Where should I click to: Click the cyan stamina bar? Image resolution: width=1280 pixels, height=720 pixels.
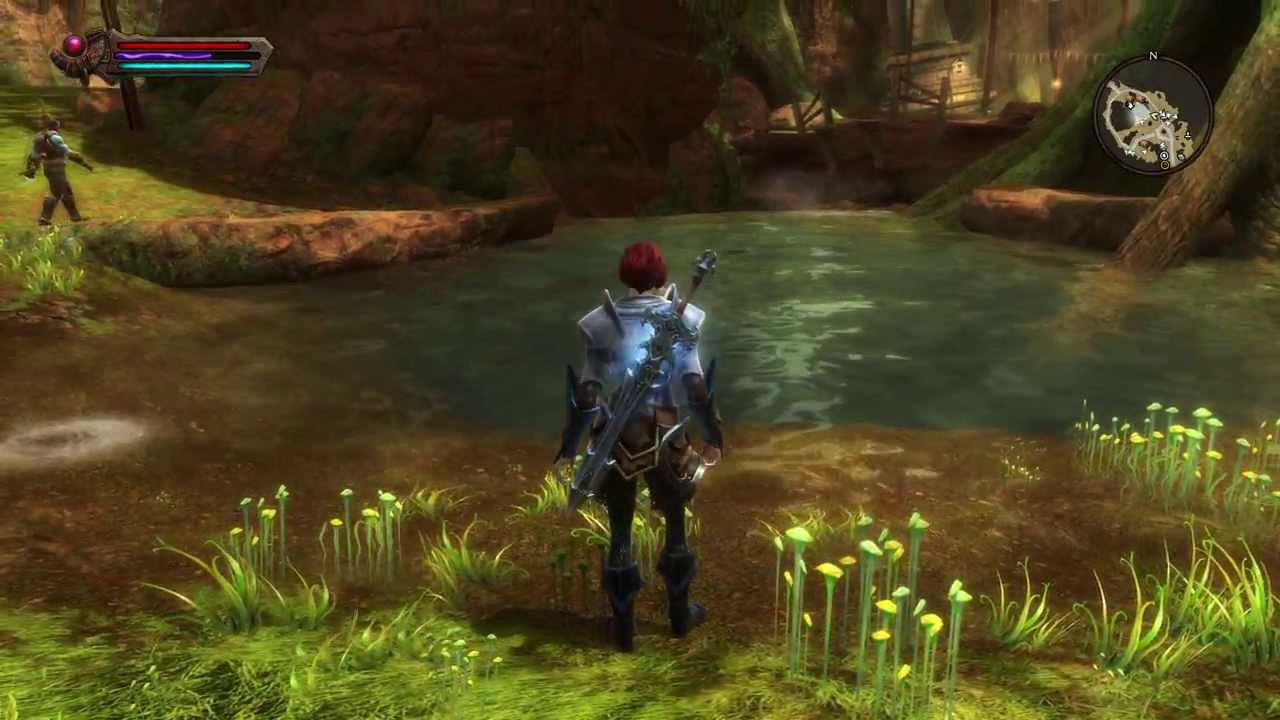click(x=184, y=65)
